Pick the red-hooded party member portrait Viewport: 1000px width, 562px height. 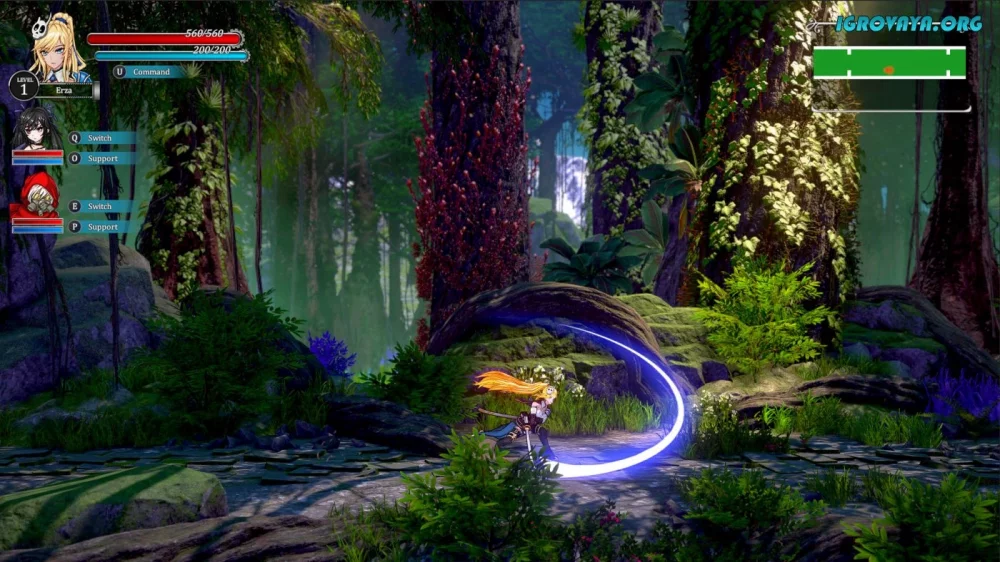(x=36, y=194)
